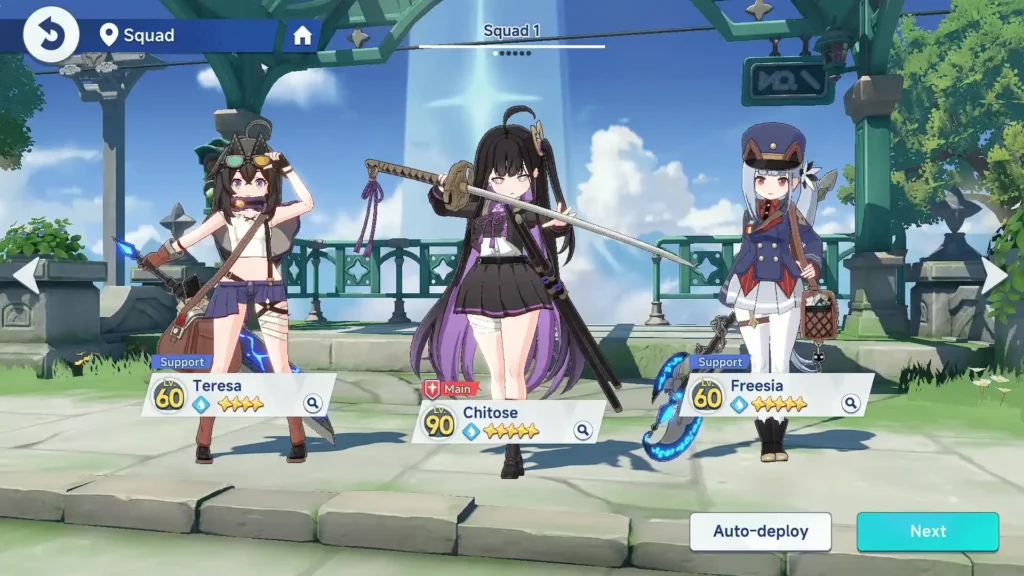This screenshot has width=1024, height=576.
Task: Select the Teresa support card
Action: pyautogui.click(x=230, y=394)
